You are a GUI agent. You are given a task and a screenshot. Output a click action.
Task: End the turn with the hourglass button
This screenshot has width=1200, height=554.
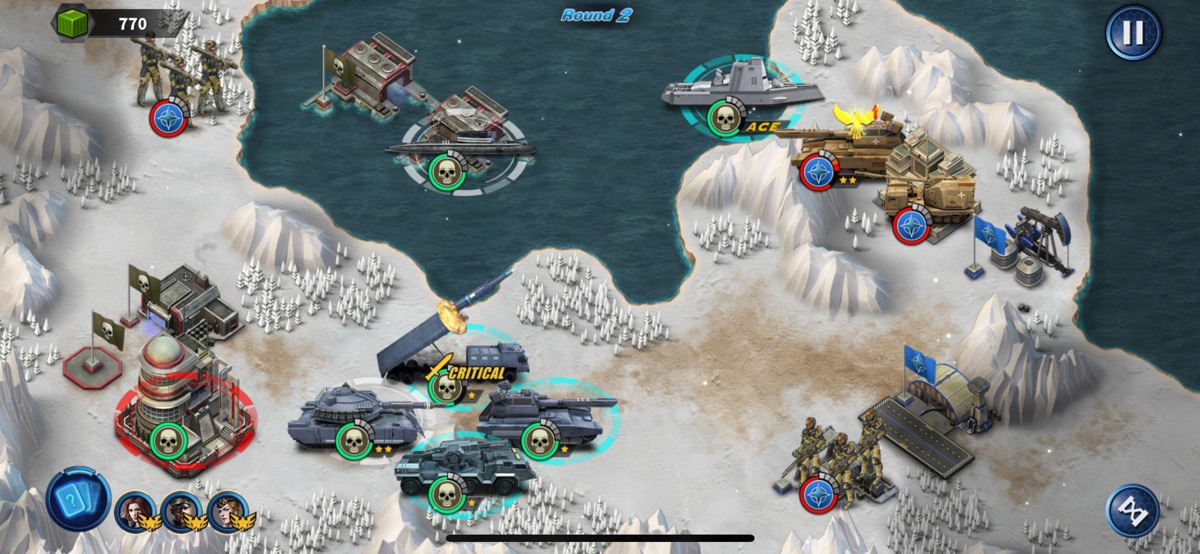coord(1133,510)
